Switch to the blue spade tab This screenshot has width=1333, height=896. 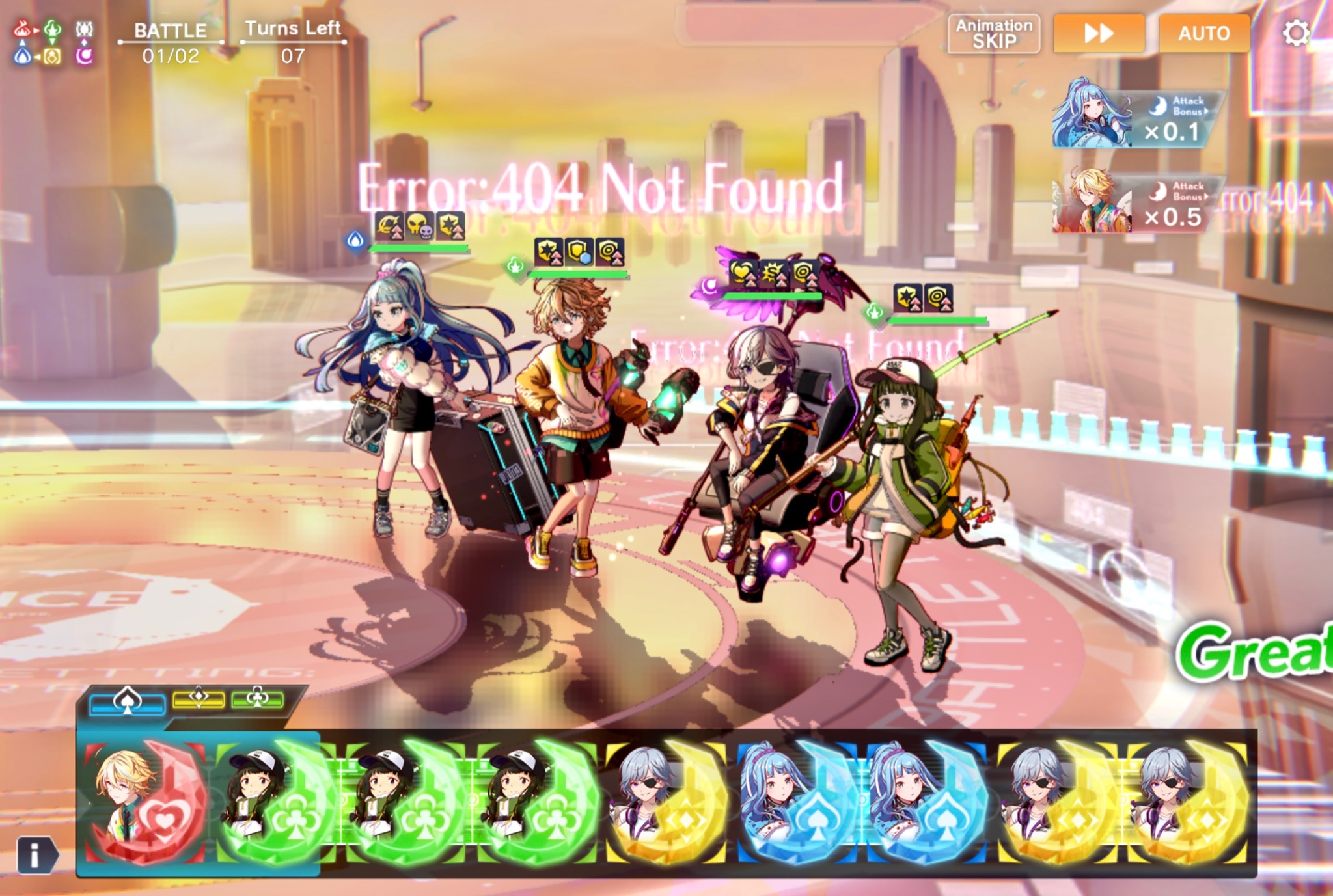pyautogui.click(x=127, y=702)
